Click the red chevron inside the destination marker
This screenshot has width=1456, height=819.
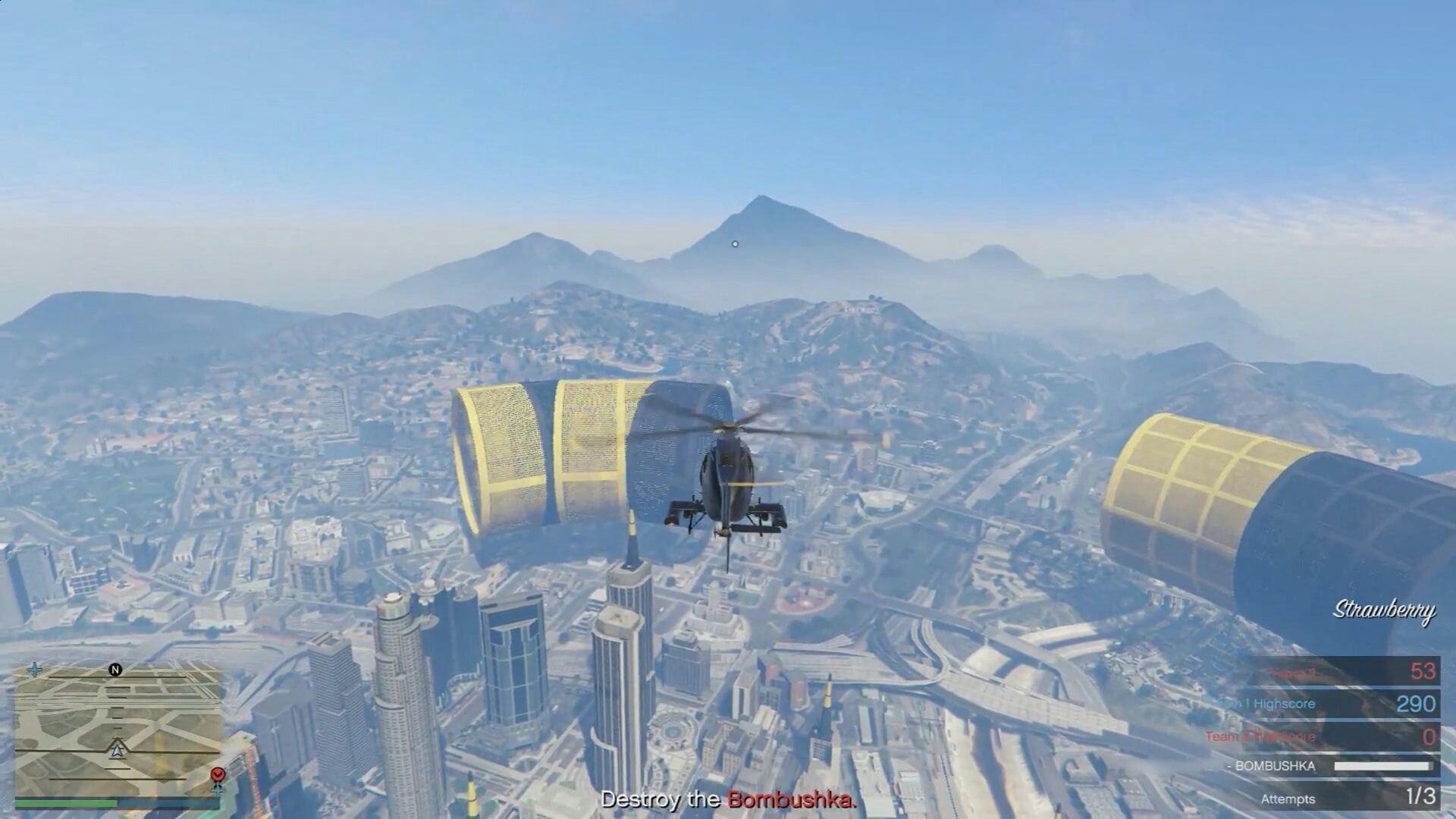(218, 774)
